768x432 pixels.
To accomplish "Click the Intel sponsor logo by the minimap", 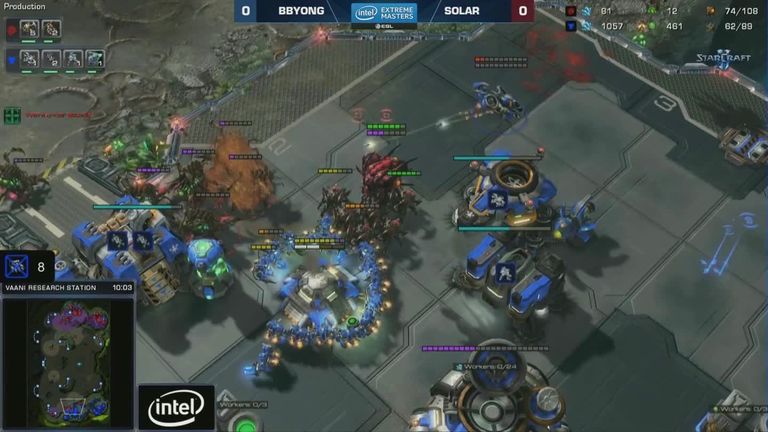I will click(x=176, y=406).
